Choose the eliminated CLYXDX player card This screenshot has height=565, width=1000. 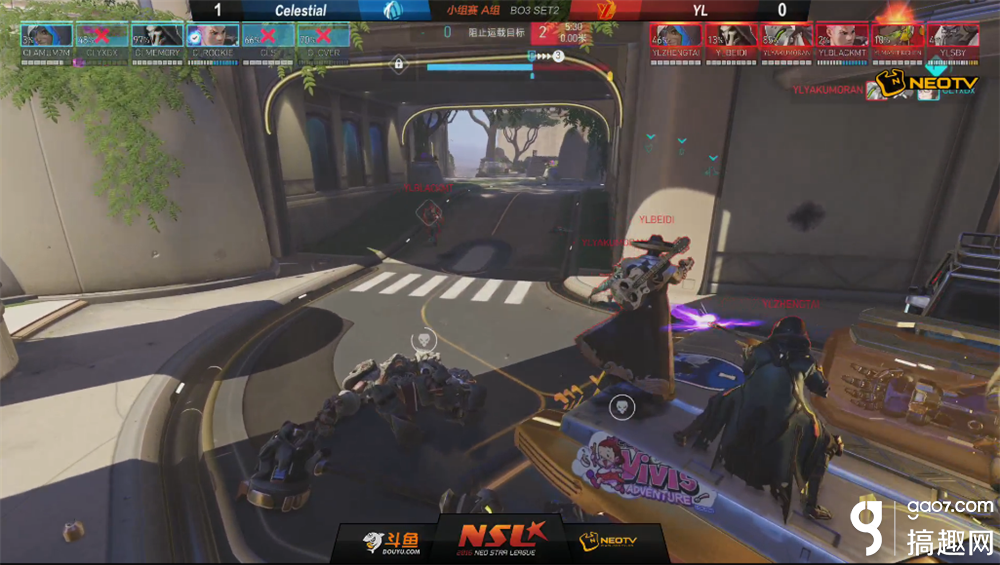pyautogui.click(x=103, y=38)
